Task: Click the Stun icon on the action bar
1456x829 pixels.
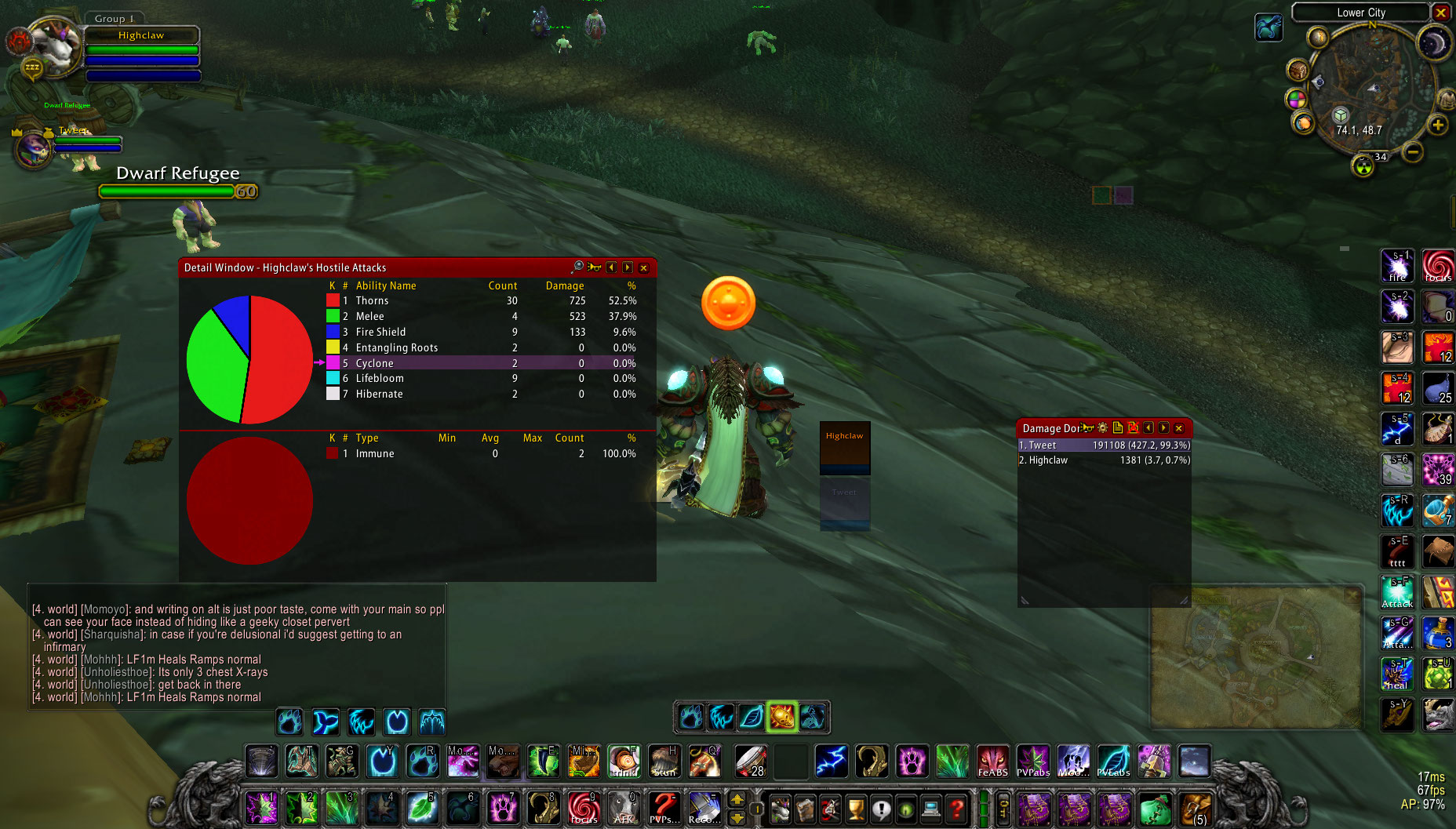Action: pyautogui.click(x=664, y=761)
